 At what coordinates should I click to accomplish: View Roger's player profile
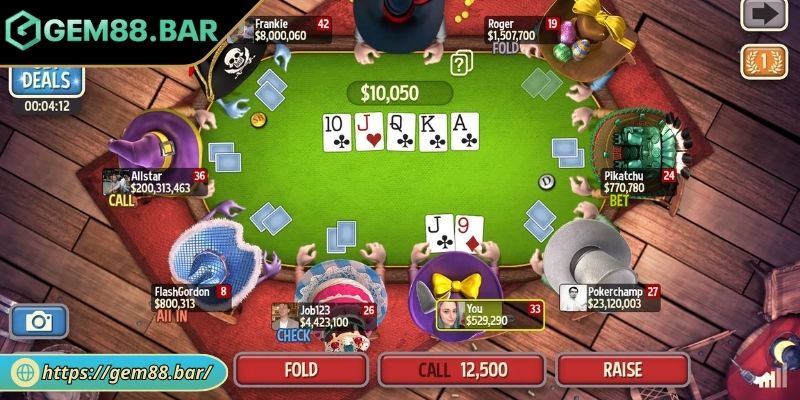[x=513, y=29]
